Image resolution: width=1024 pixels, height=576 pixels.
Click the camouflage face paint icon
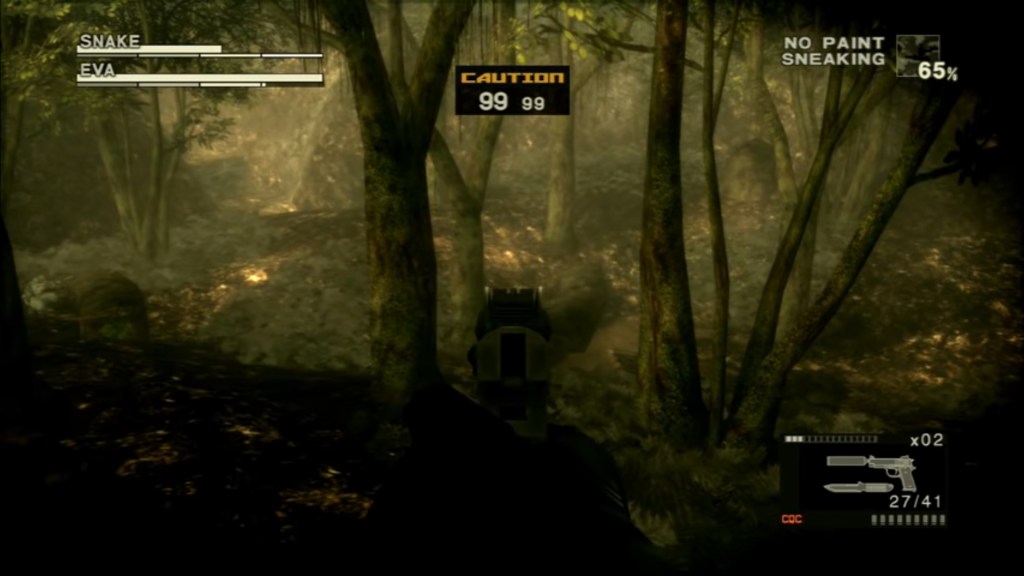coord(917,54)
